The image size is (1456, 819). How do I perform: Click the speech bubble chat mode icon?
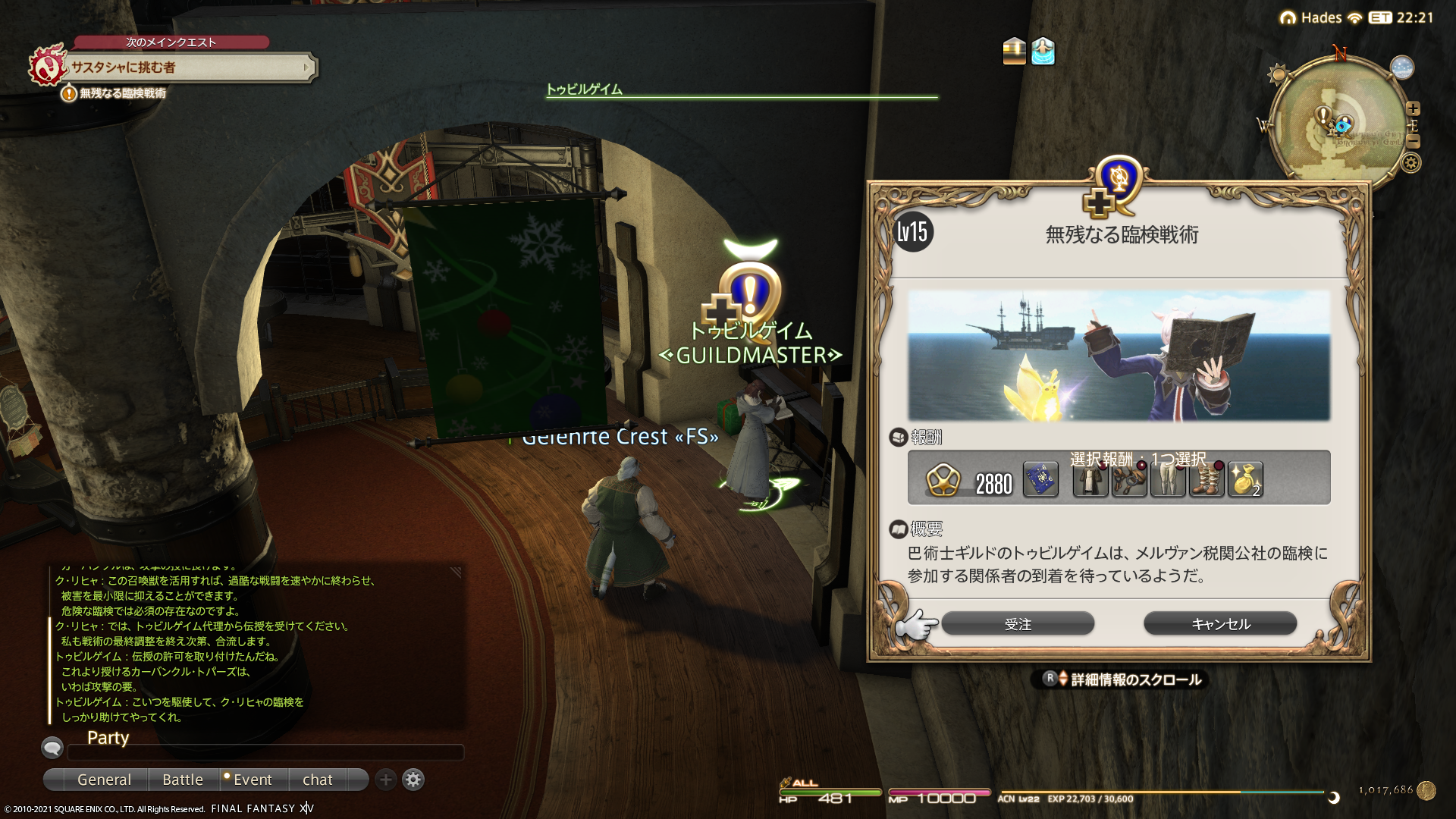pos(52,748)
